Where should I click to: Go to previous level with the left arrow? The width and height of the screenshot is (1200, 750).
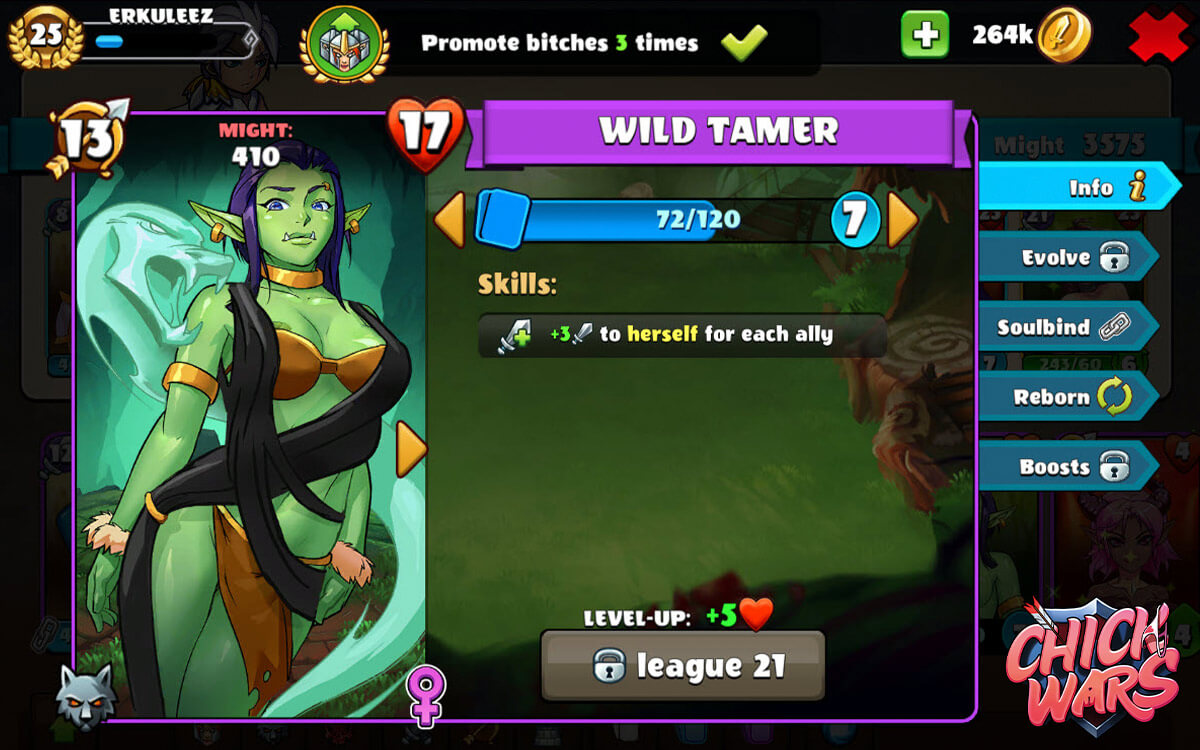449,219
